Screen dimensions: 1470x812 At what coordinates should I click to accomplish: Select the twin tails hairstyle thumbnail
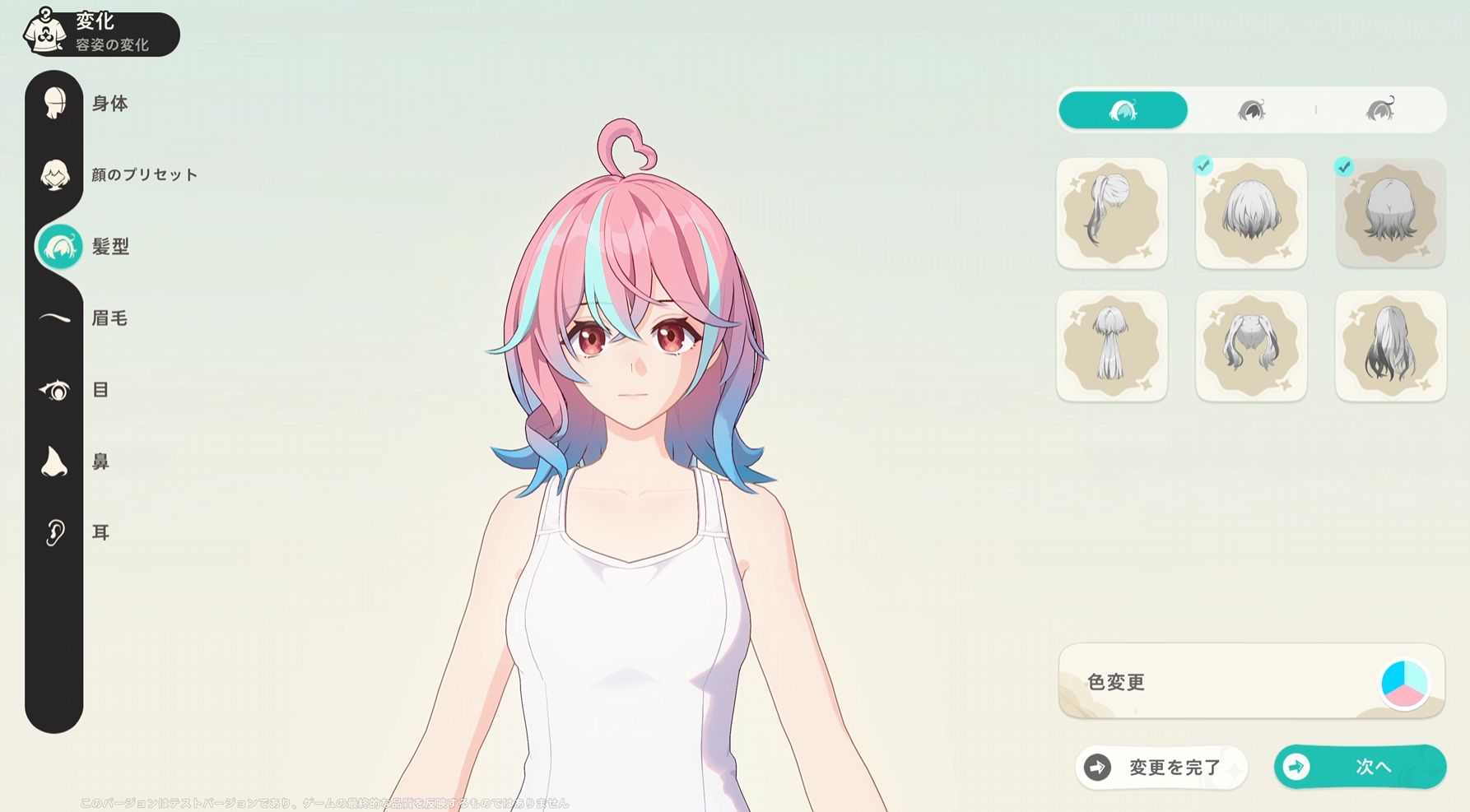click(1251, 346)
